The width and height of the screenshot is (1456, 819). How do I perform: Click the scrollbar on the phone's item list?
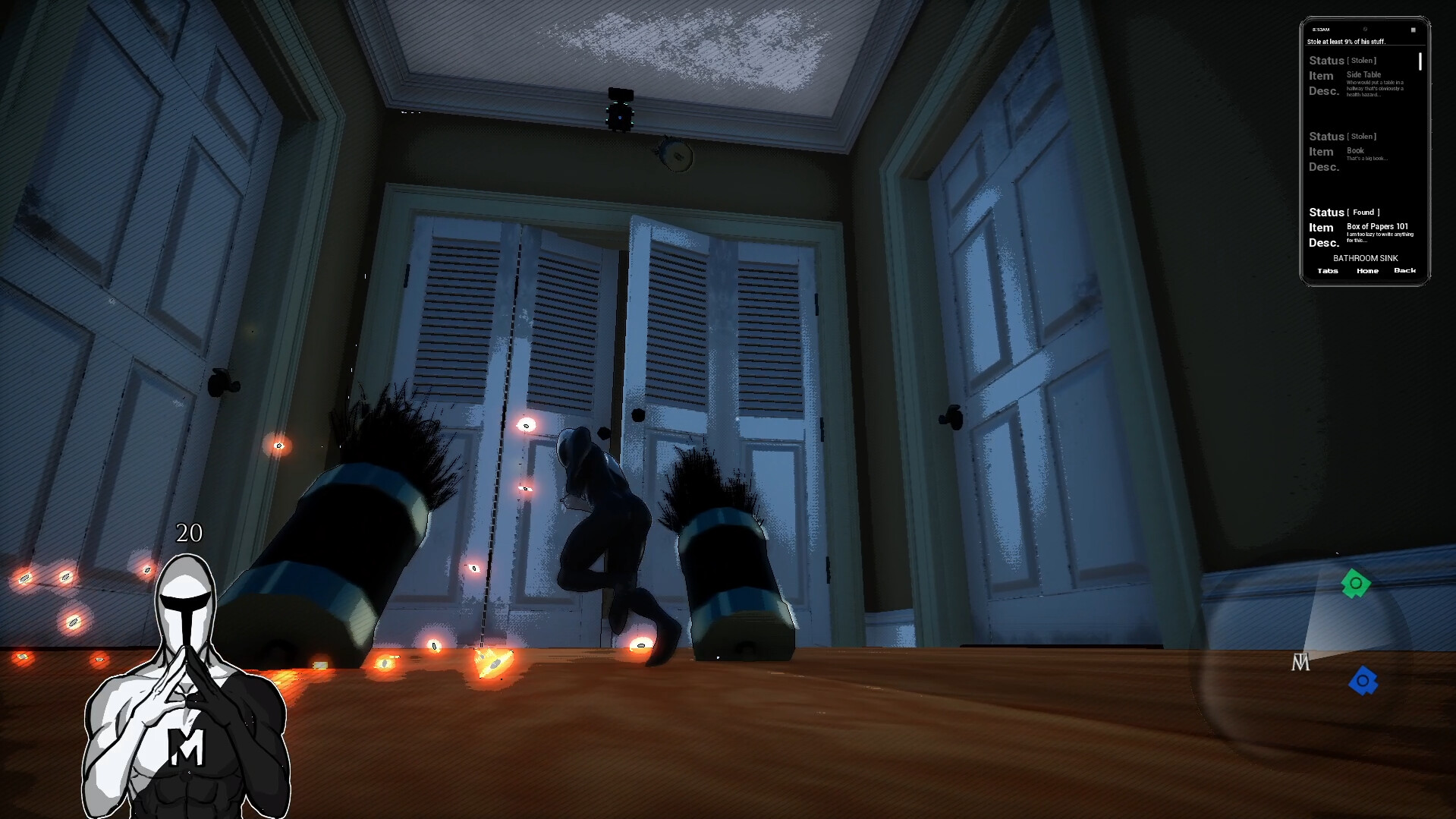(x=1420, y=61)
